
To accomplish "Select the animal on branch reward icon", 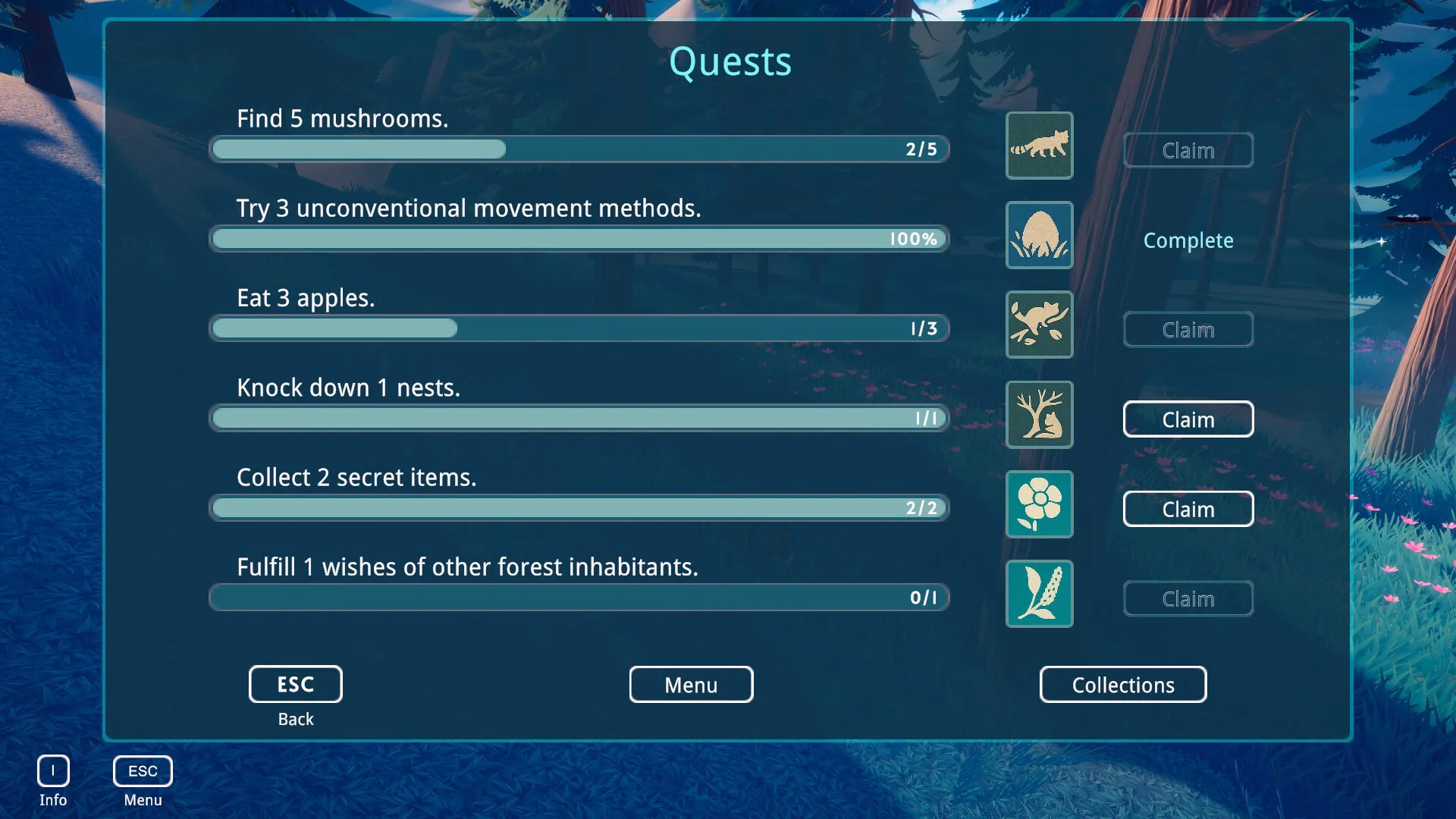I will click(1039, 325).
